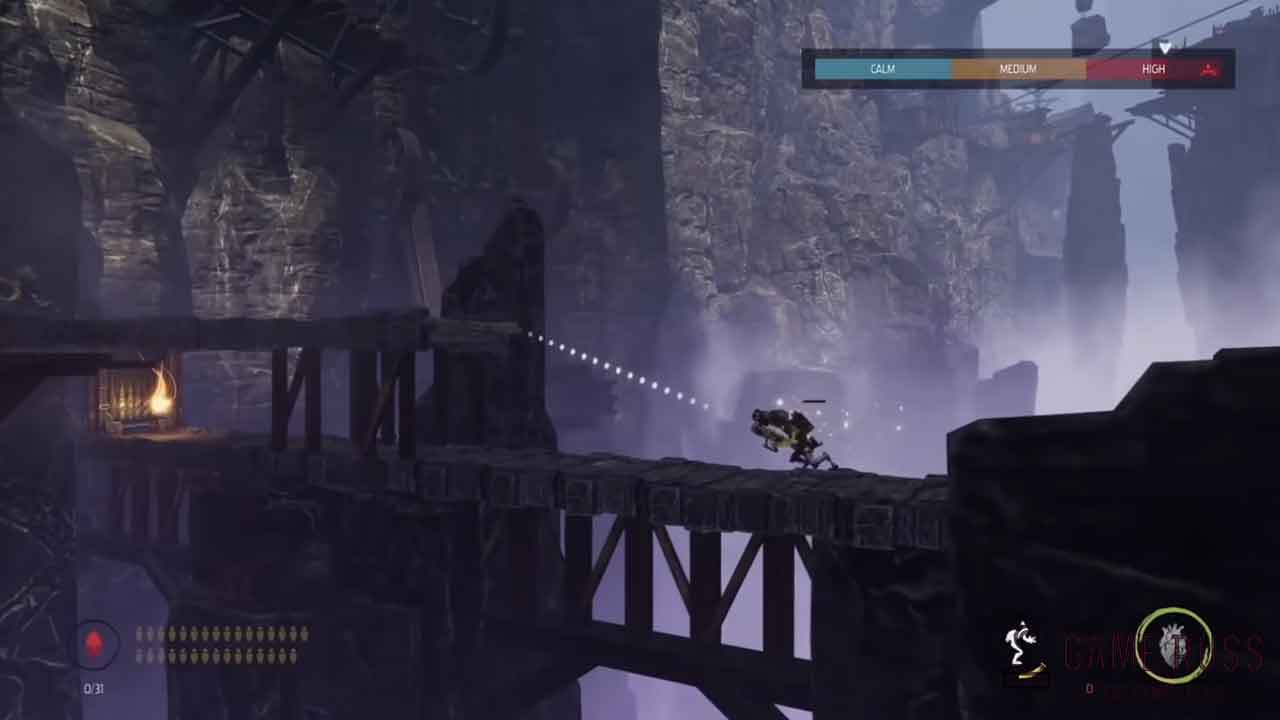
Task: Click the red alarm icon on alert meter
Action: tap(1209, 69)
